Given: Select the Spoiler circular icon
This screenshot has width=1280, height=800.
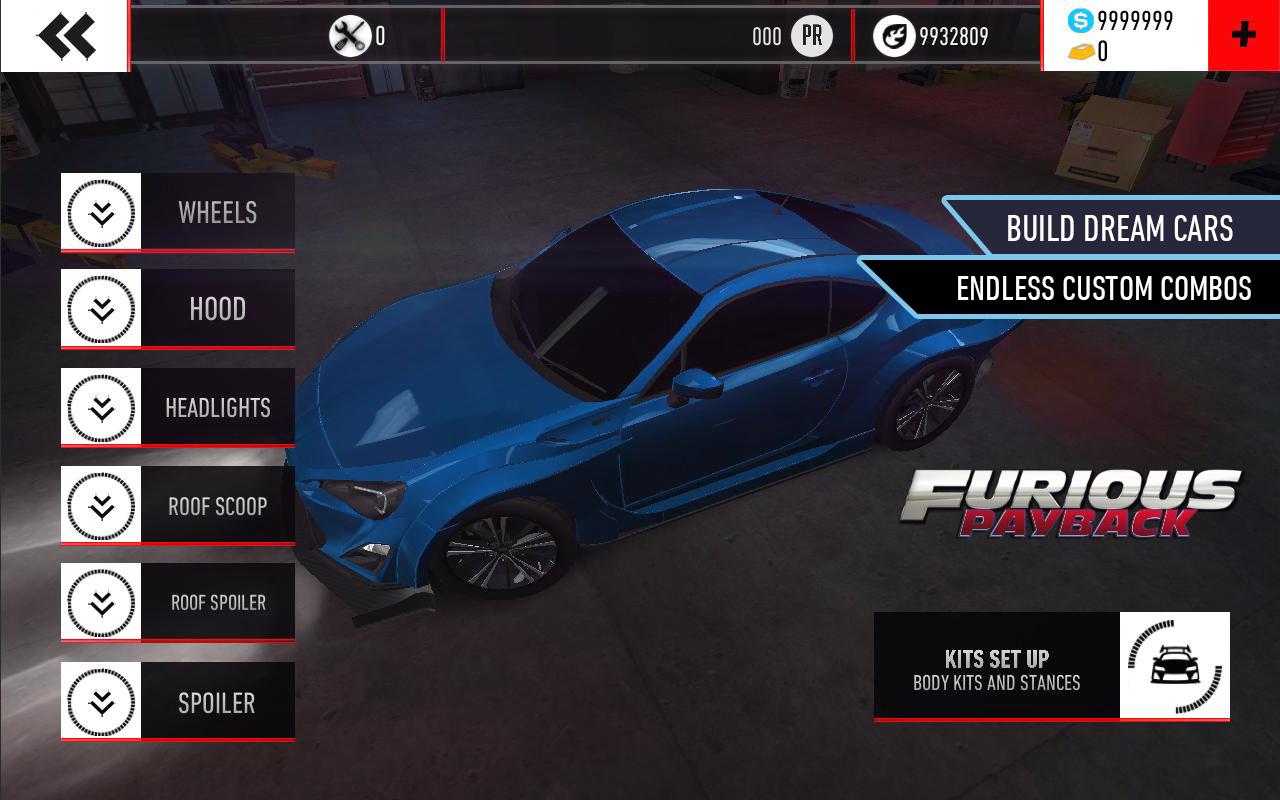Looking at the screenshot, I should pyautogui.click(x=99, y=701).
